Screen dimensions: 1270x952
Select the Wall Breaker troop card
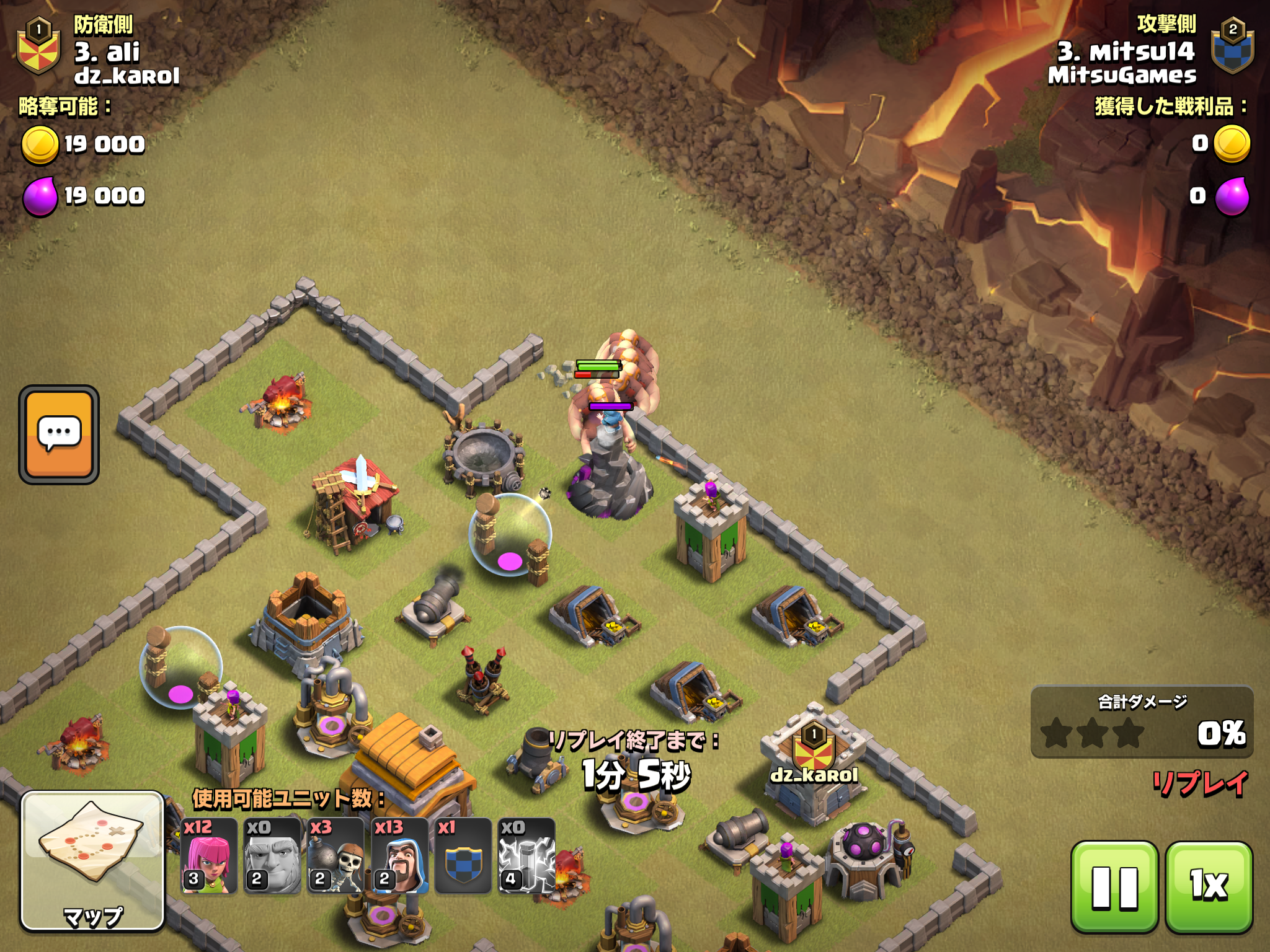[335, 856]
